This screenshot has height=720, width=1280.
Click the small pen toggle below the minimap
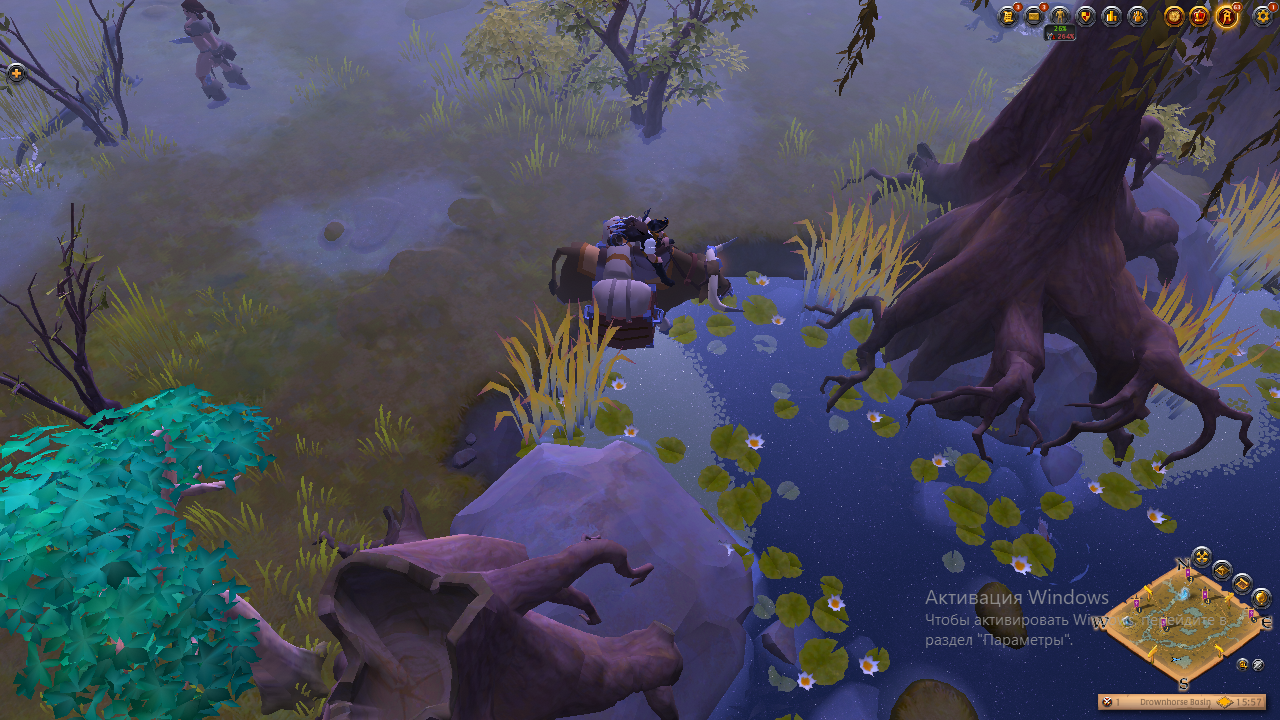coord(1243,665)
